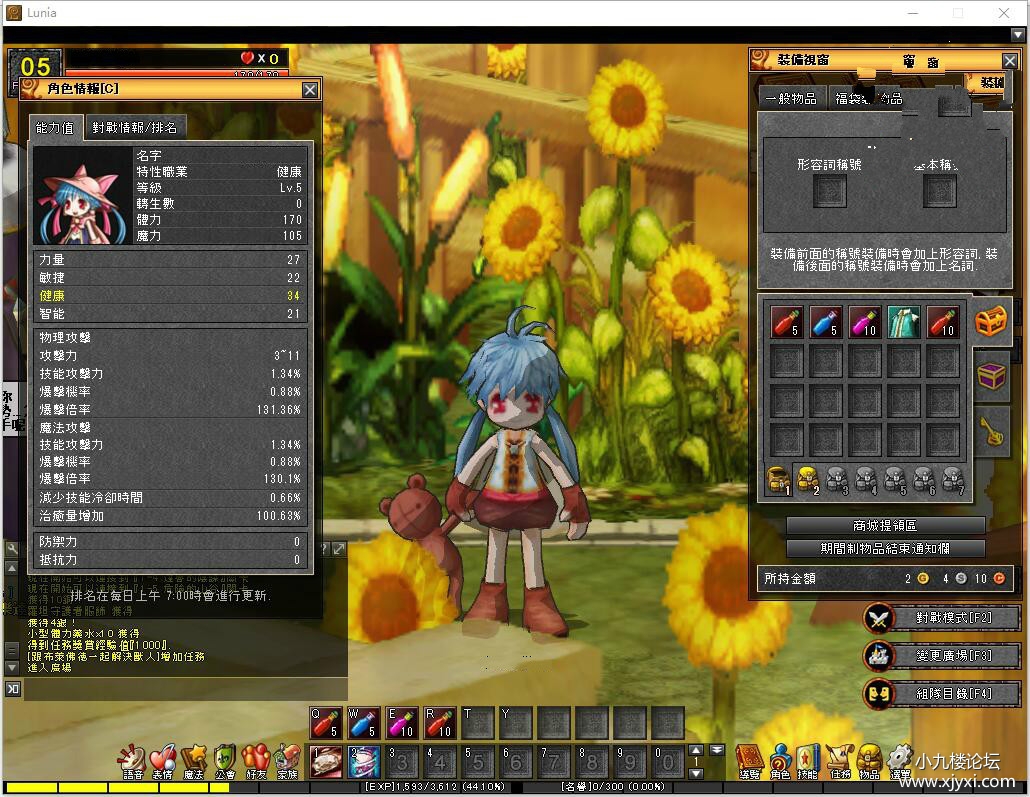Enter 對戰模式 battle mode
This screenshot has width=1030, height=797.
[942, 618]
